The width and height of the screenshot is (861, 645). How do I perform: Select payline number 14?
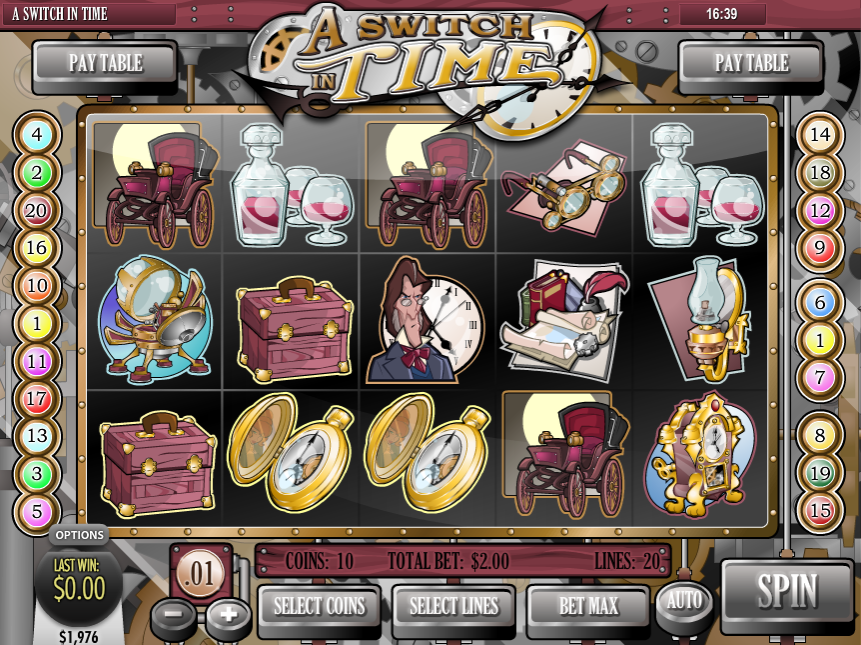(820, 134)
